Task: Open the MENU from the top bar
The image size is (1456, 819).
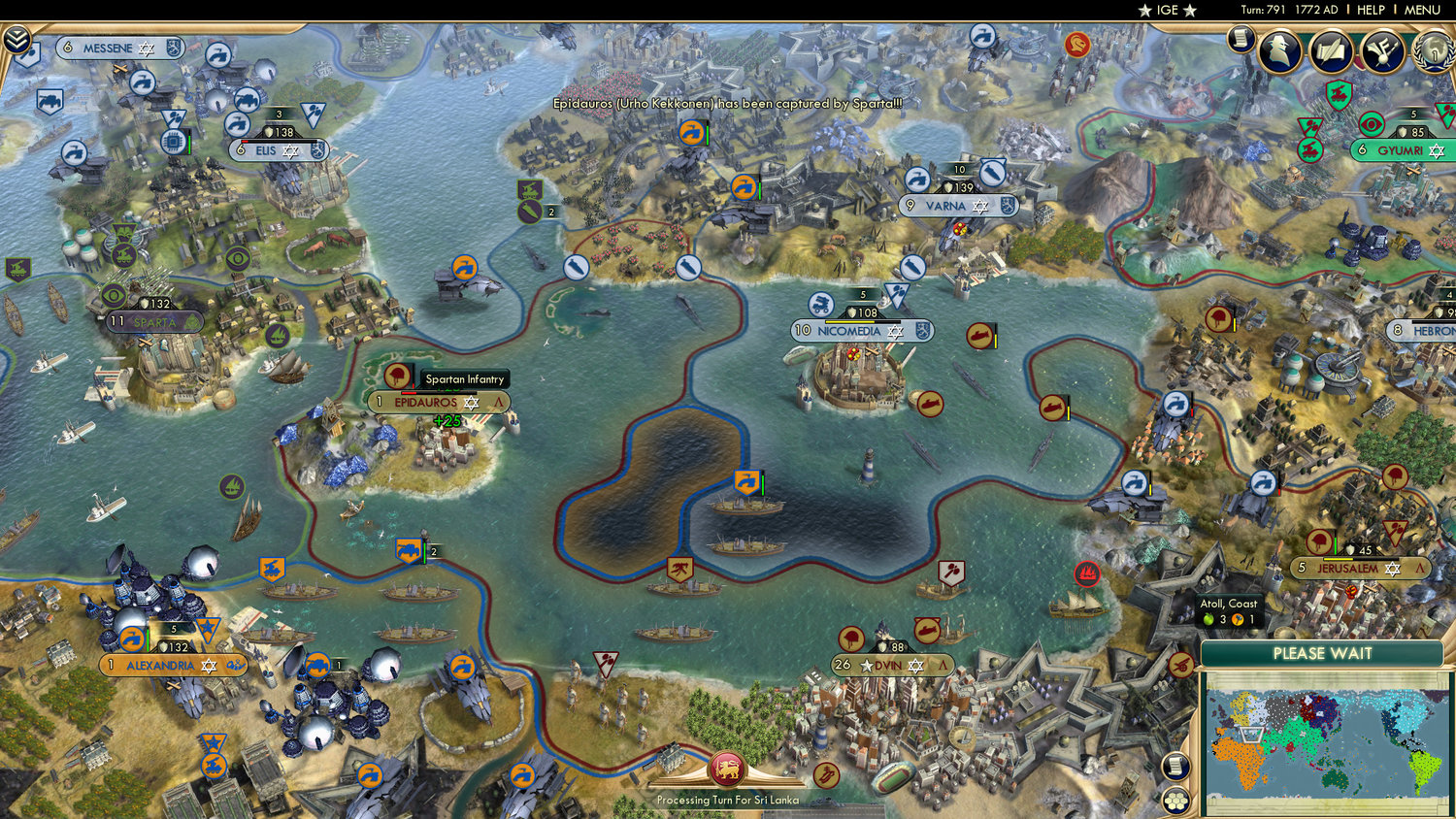Action: click(1421, 10)
